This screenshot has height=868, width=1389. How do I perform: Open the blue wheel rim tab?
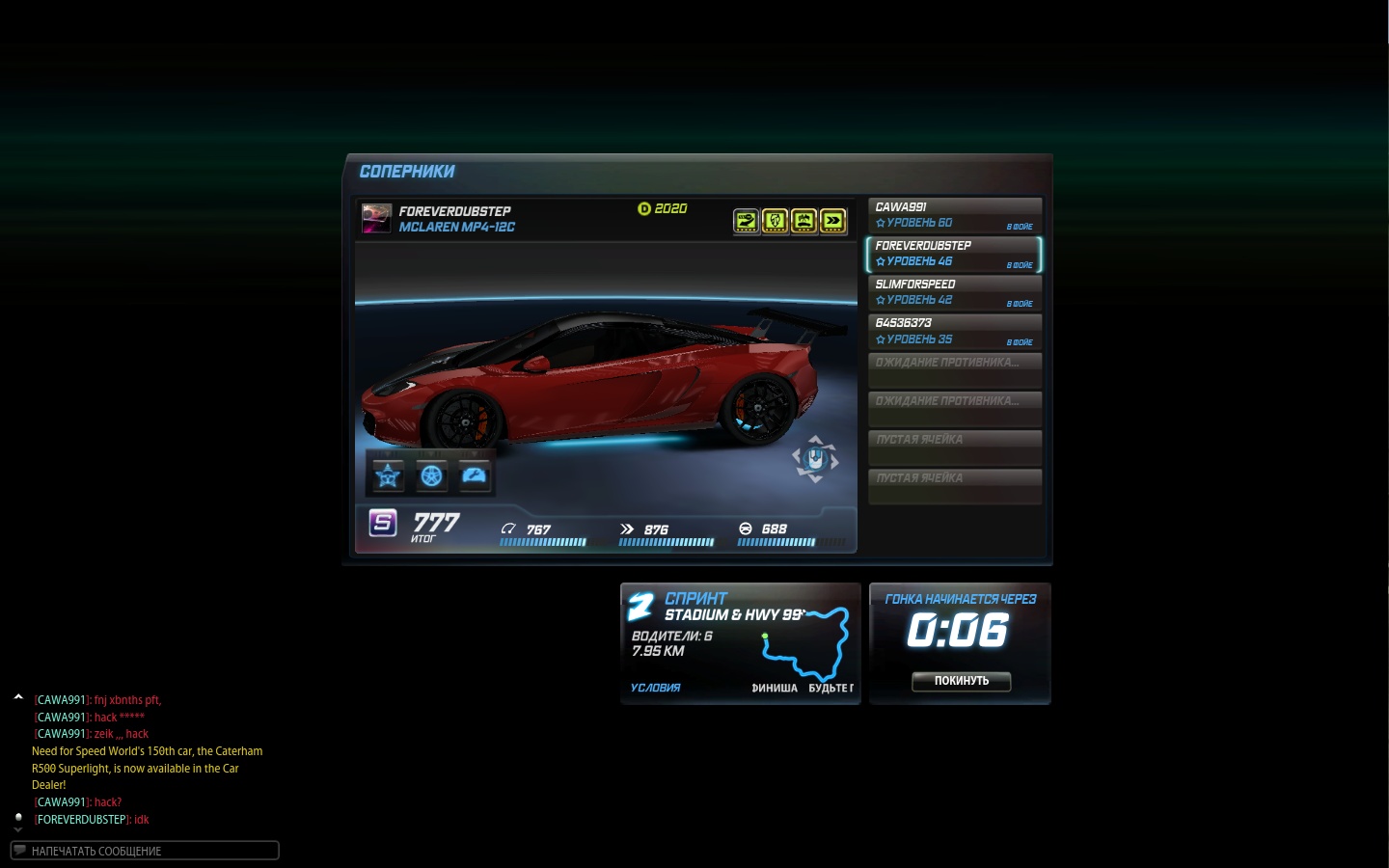pyautogui.click(x=431, y=475)
